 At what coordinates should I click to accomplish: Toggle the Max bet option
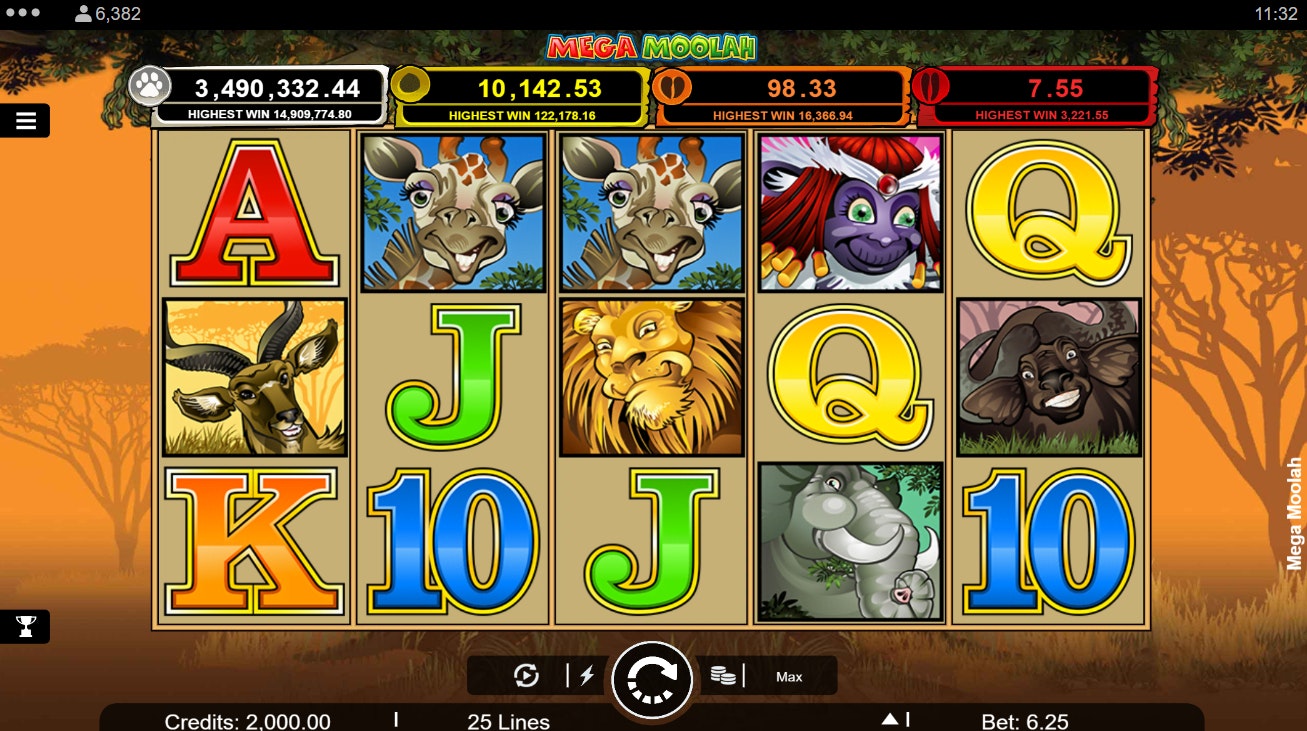tap(790, 677)
